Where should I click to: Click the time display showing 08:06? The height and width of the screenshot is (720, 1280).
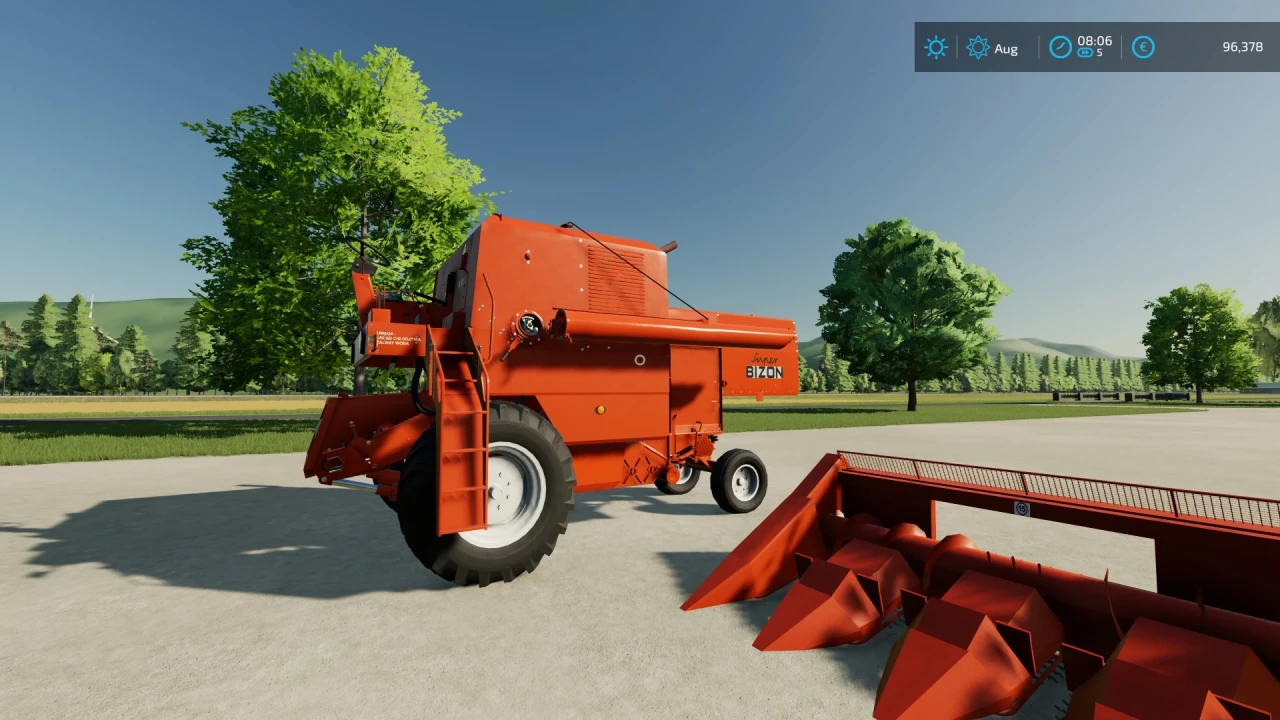click(x=1095, y=41)
